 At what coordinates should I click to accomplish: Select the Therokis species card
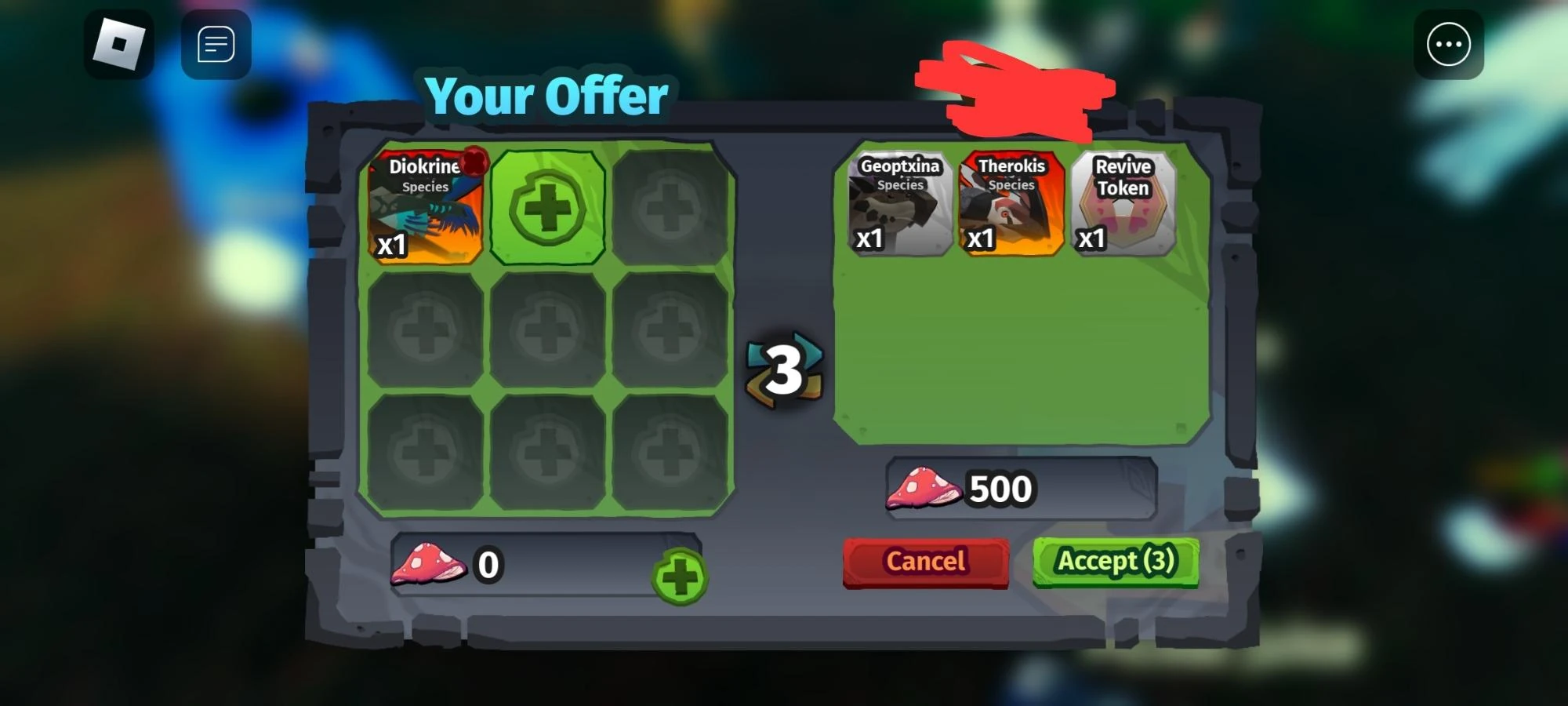[x=1011, y=206]
